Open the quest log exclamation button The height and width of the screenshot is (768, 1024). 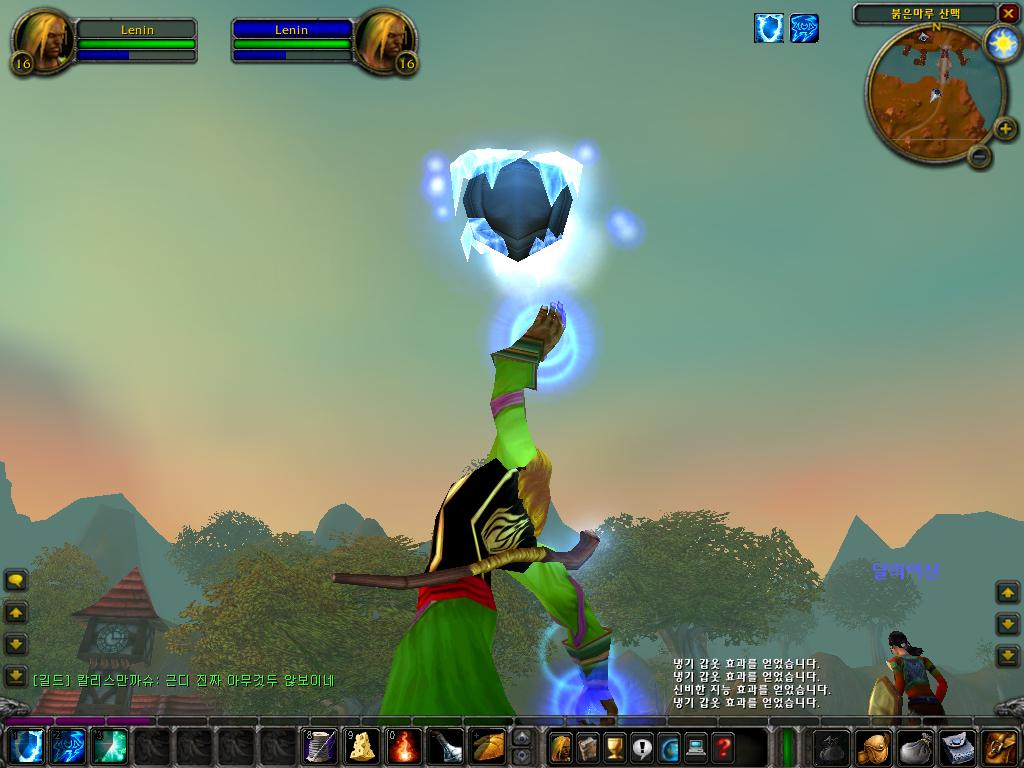click(641, 747)
